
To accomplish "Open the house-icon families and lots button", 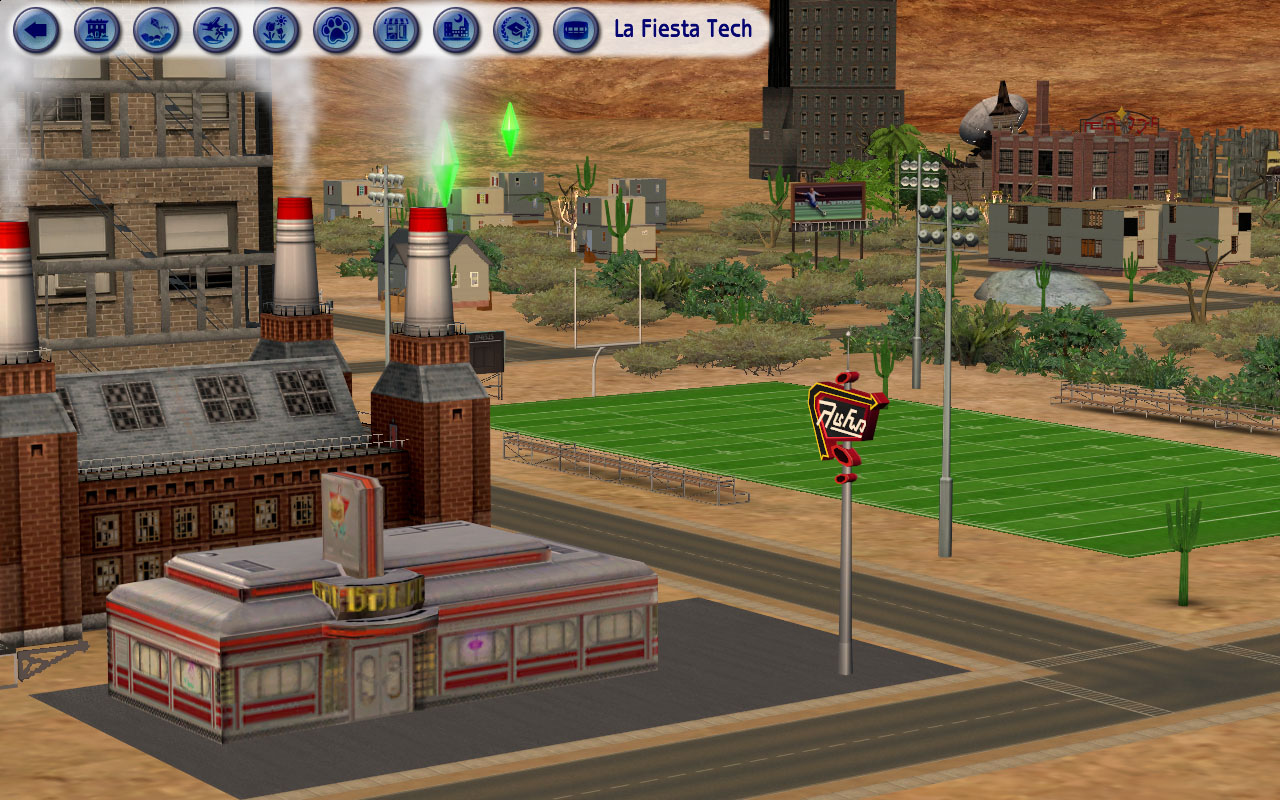I will tap(97, 30).
